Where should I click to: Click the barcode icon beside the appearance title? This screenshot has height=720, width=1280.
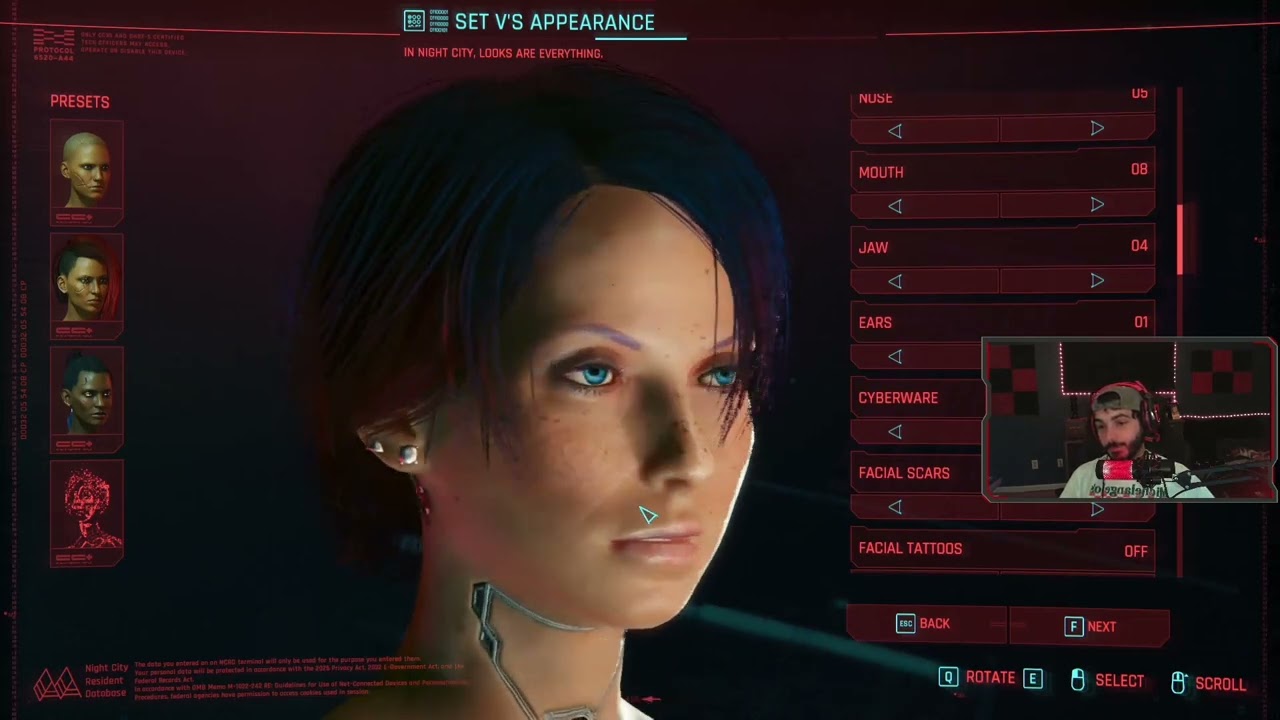[x=413, y=21]
